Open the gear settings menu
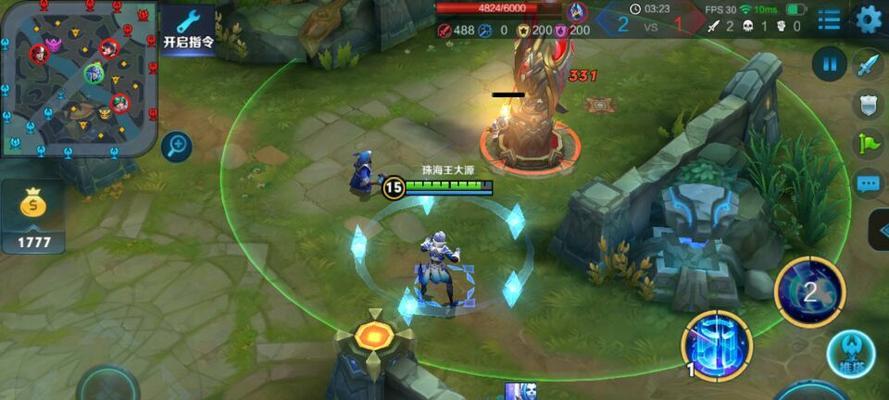 point(868,19)
